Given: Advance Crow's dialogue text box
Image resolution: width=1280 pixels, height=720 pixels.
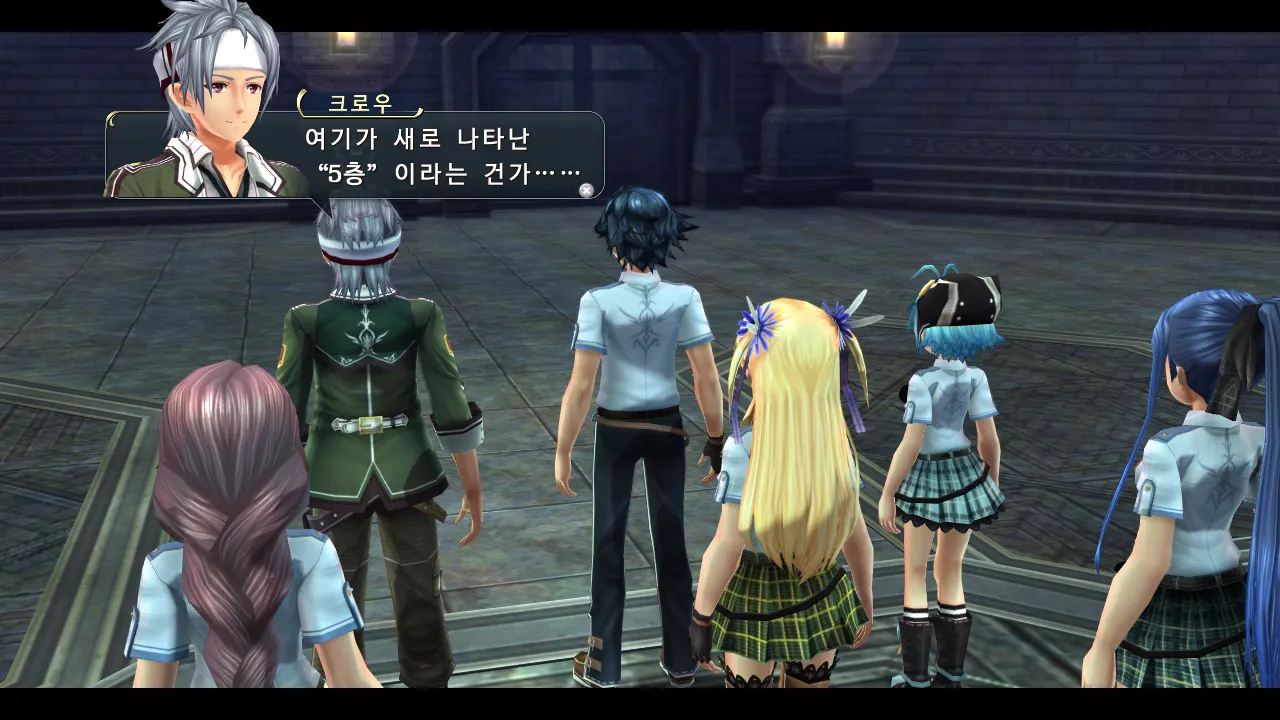Looking at the screenshot, I should point(587,189).
